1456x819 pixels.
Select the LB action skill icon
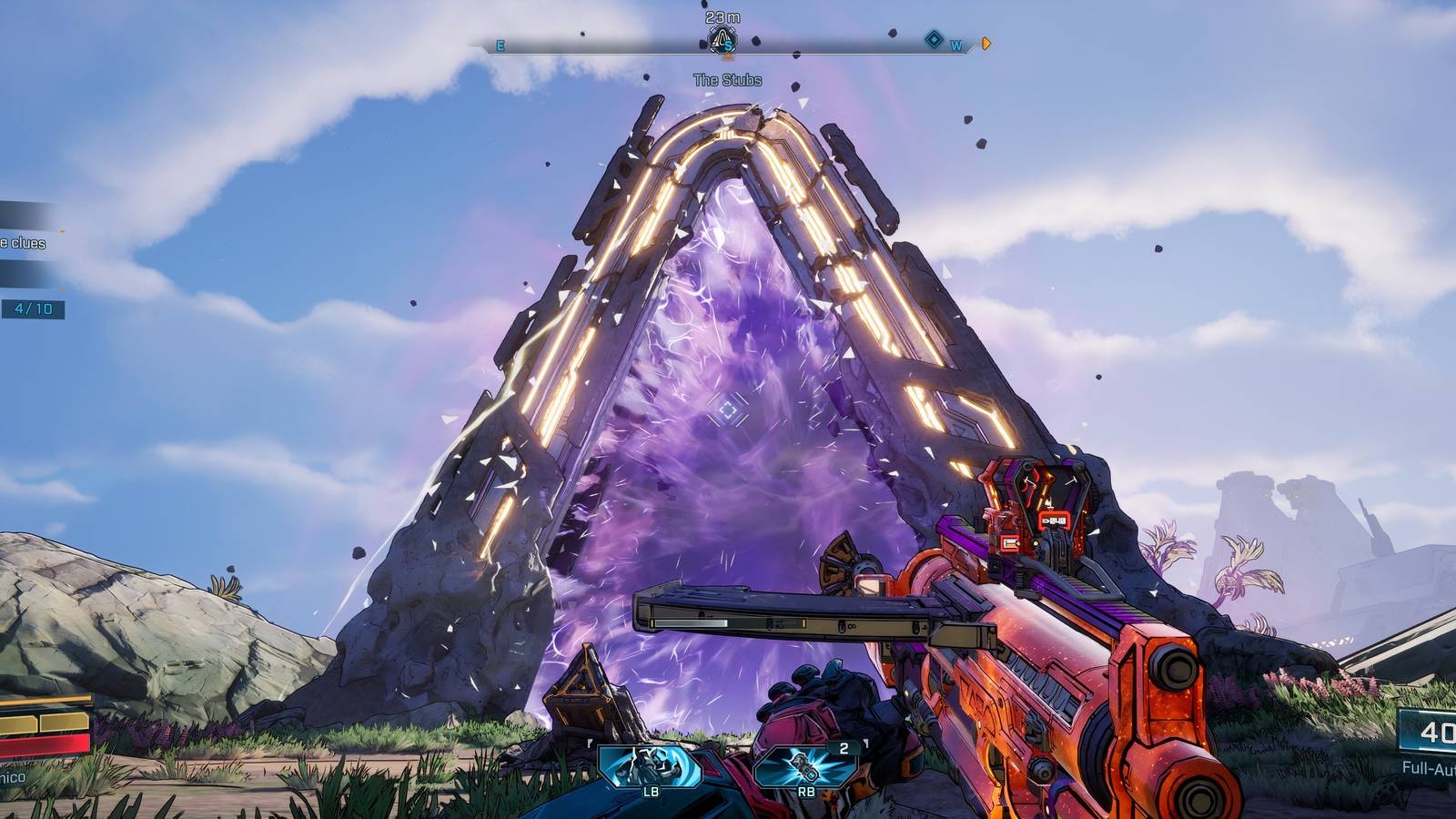(650, 765)
